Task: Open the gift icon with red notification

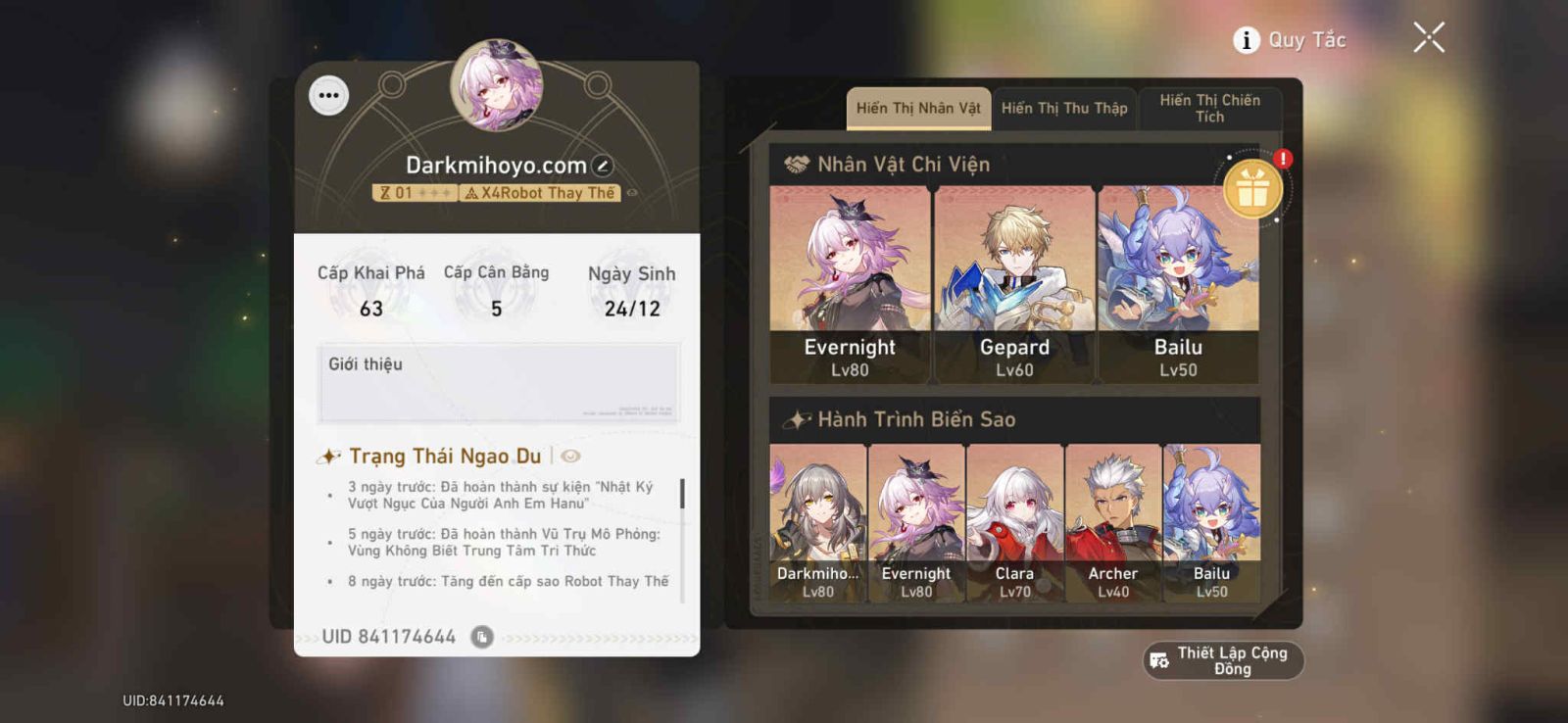Action: click(x=1254, y=188)
